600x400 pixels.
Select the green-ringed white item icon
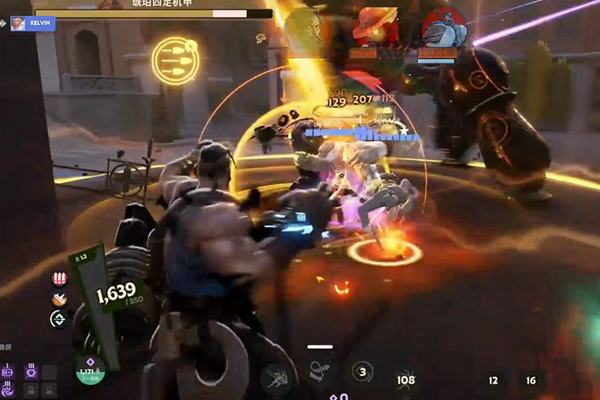58,318
